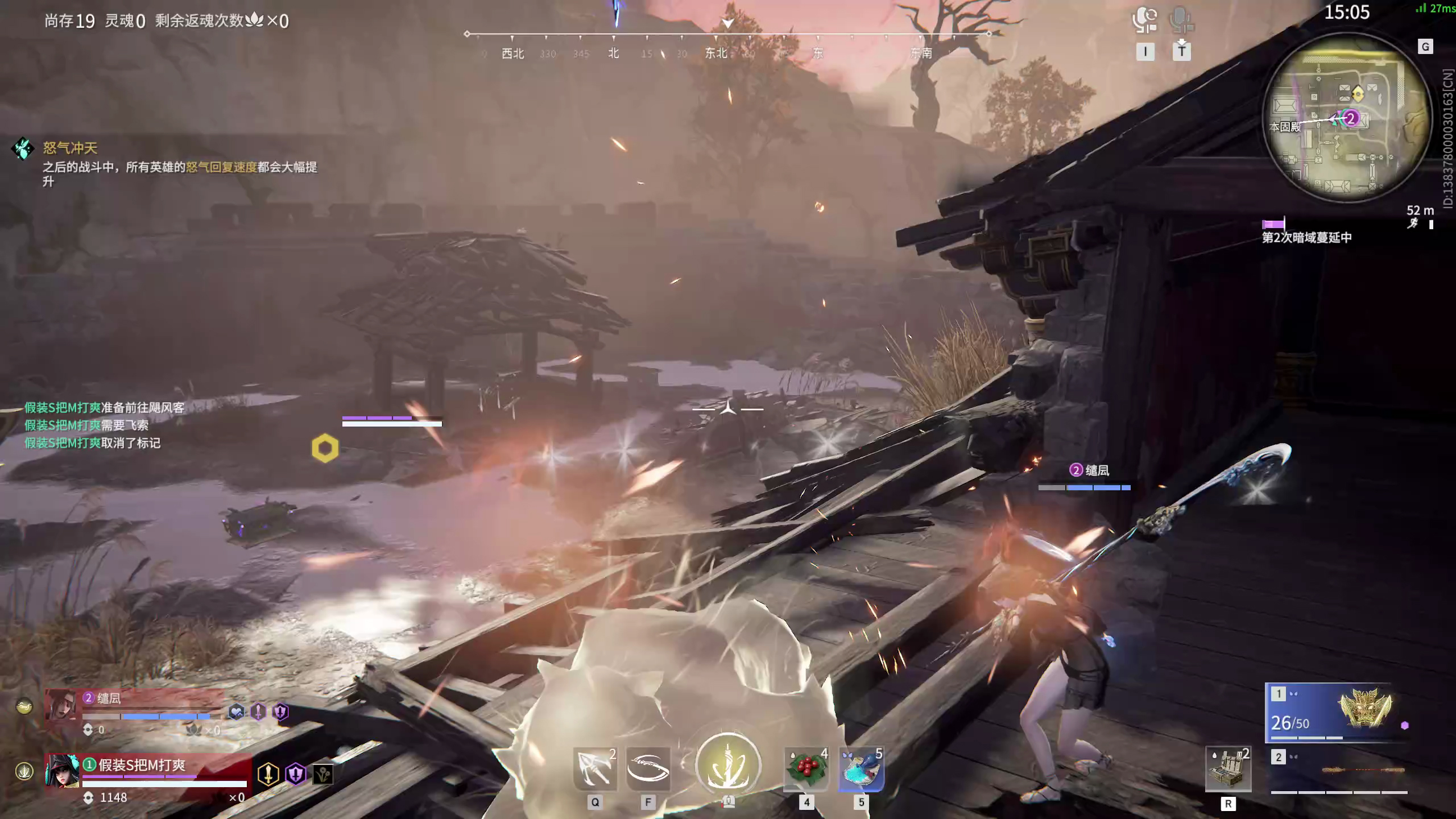Image resolution: width=1456 pixels, height=819 pixels.
Task: Click teammate 缱凬's portrait
Action: pyautogui.click(x=61, y=705)
